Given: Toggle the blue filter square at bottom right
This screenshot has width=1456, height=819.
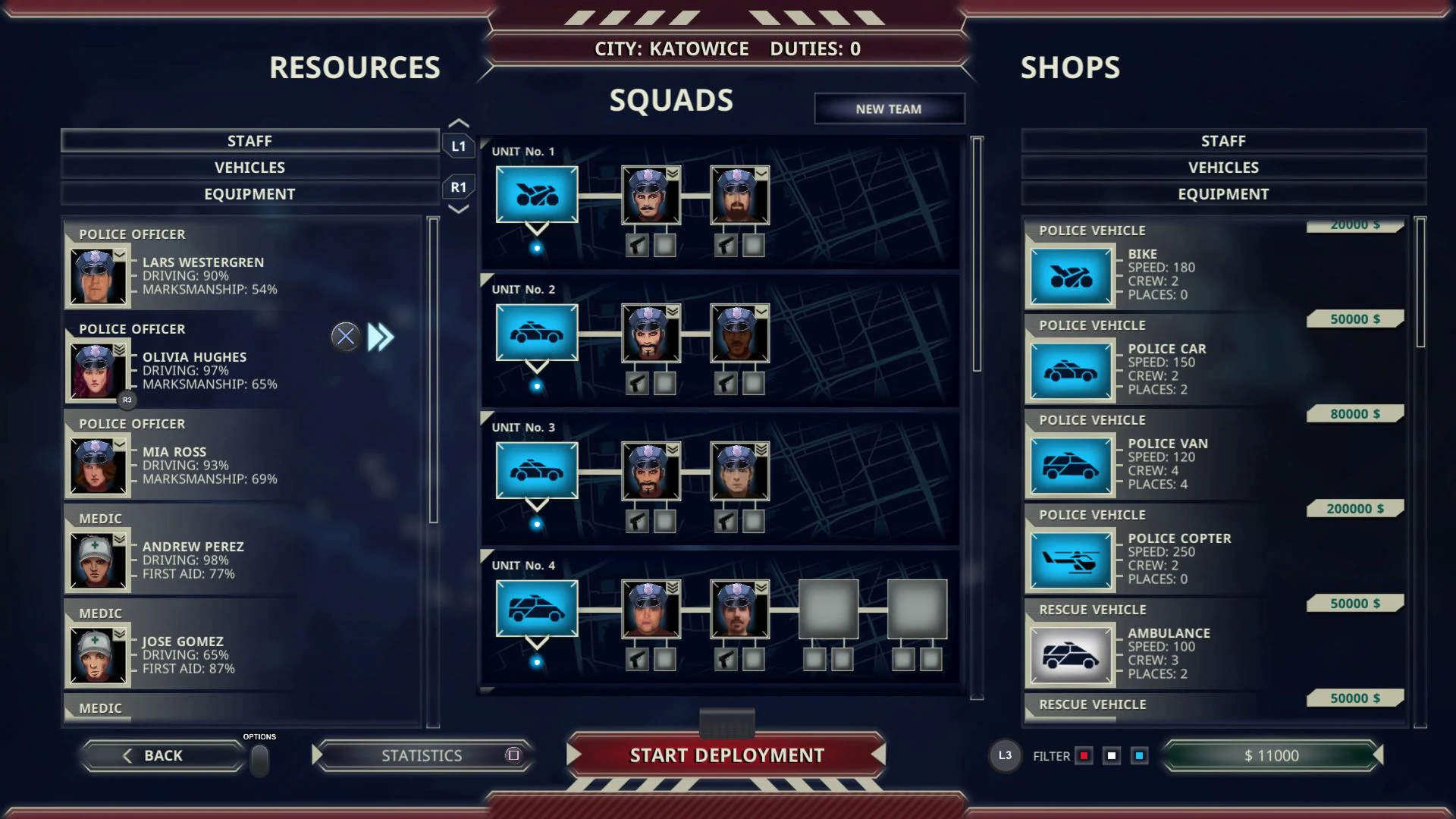Looking at the screenshot, I should coord(1139,755).
